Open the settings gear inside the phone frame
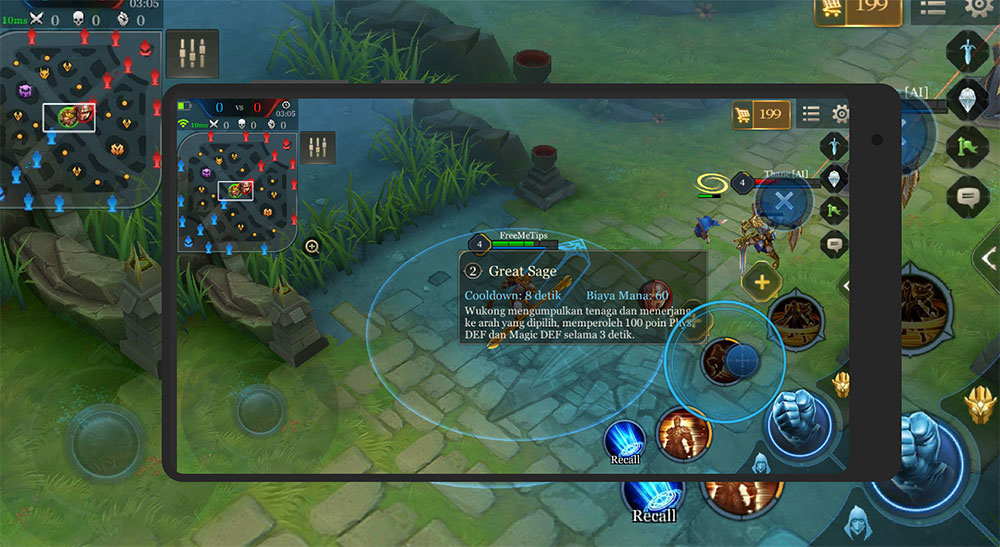The width and height of the screenshot is (1000, 547). point(841,114)
